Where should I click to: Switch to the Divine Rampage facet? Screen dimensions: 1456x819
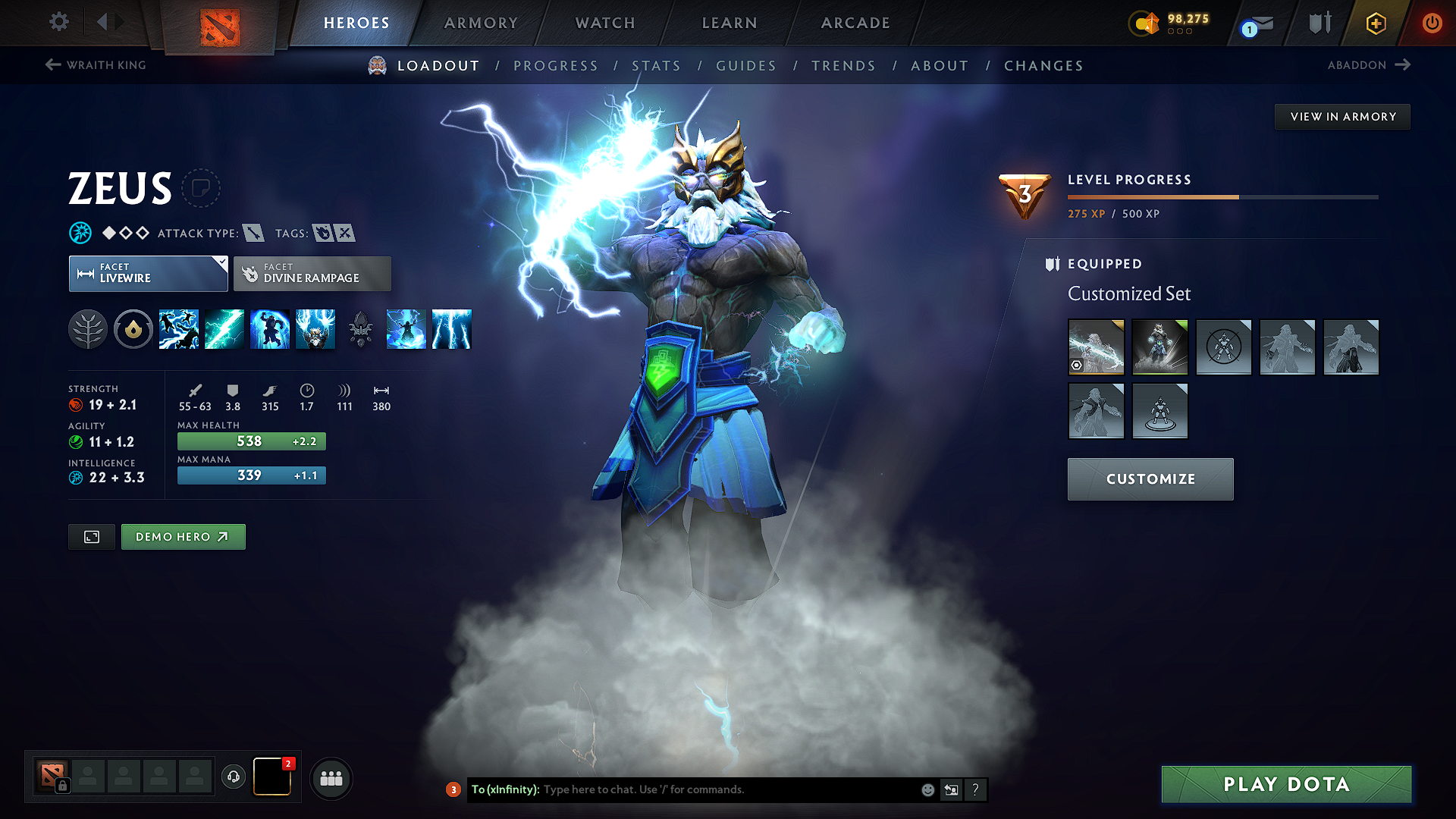point(312,273)
